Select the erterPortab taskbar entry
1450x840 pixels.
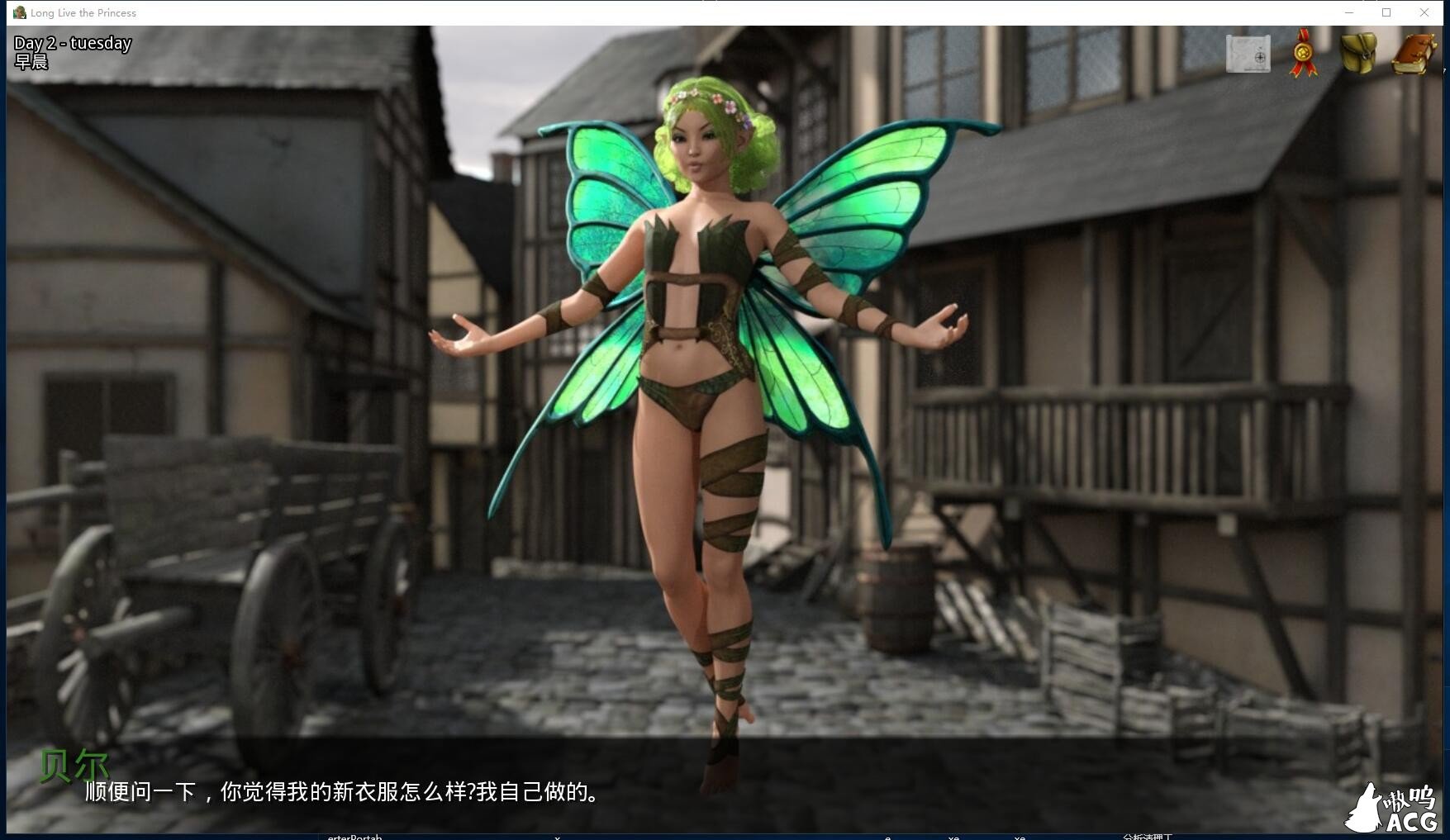click(x=354, y=837)
